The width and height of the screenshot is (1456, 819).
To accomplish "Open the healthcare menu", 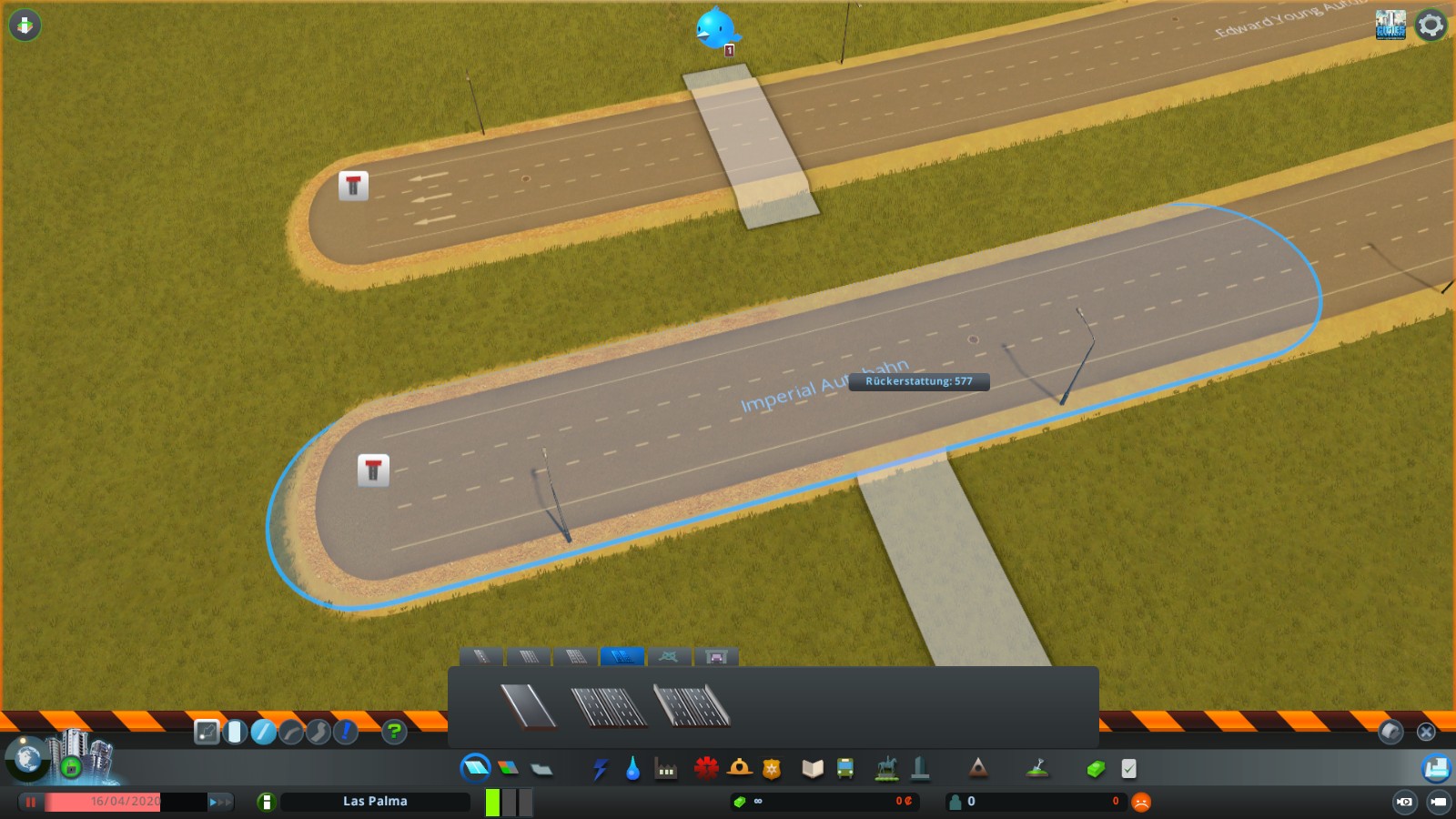I will [706, 769].
